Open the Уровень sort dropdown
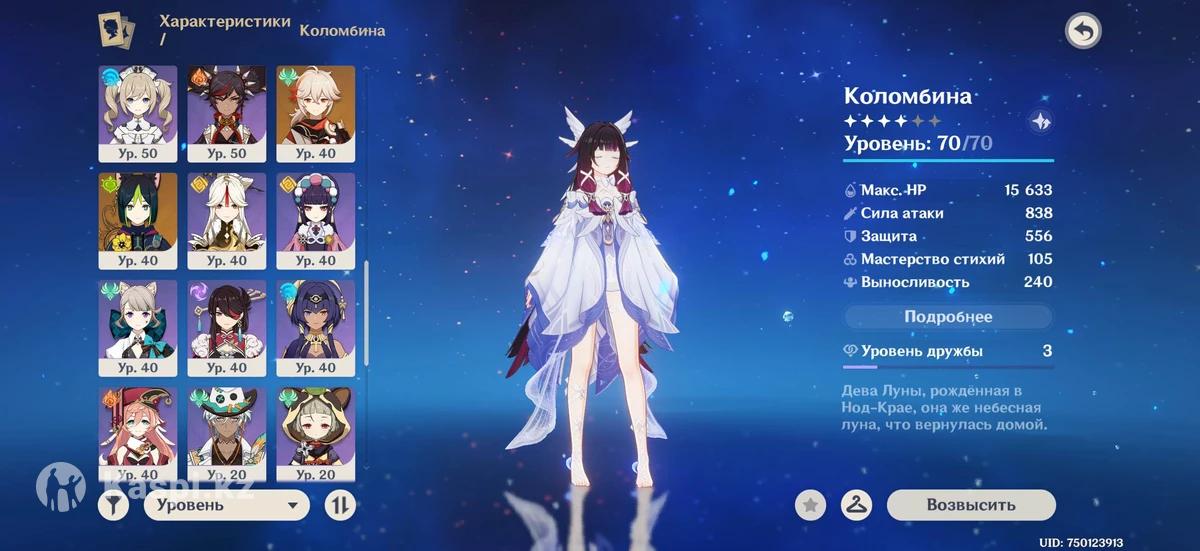 coord(227,506)
